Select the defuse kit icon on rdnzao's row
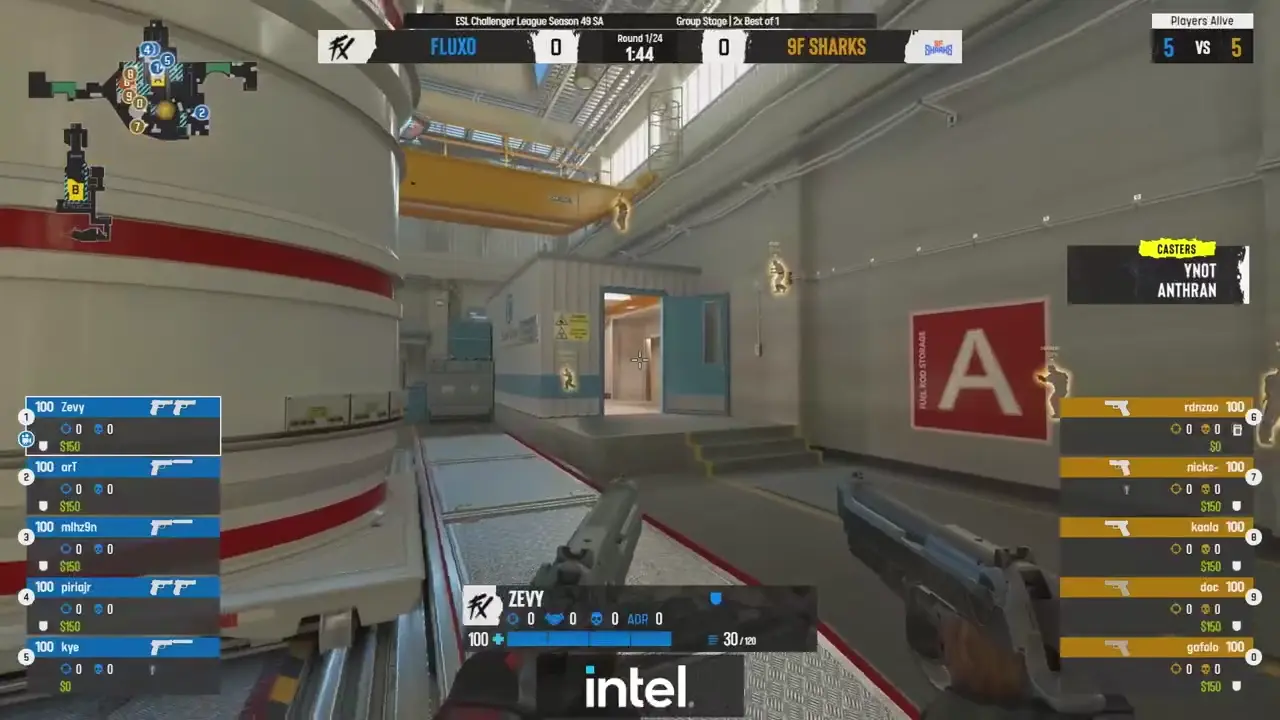The height and width of the screenshot is (720, 1280). (x=1239, y=428)
